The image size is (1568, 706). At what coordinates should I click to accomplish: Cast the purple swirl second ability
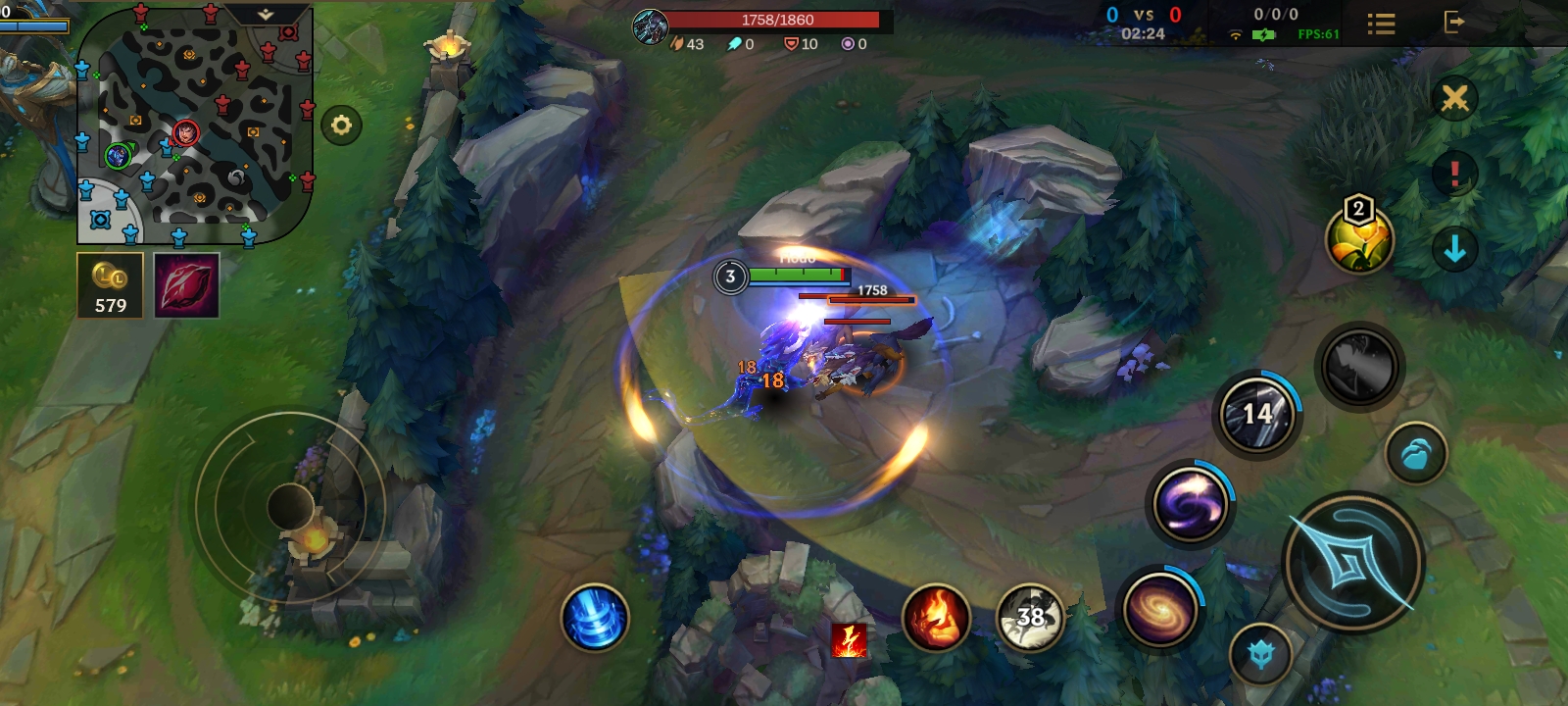coord(1190,505)
